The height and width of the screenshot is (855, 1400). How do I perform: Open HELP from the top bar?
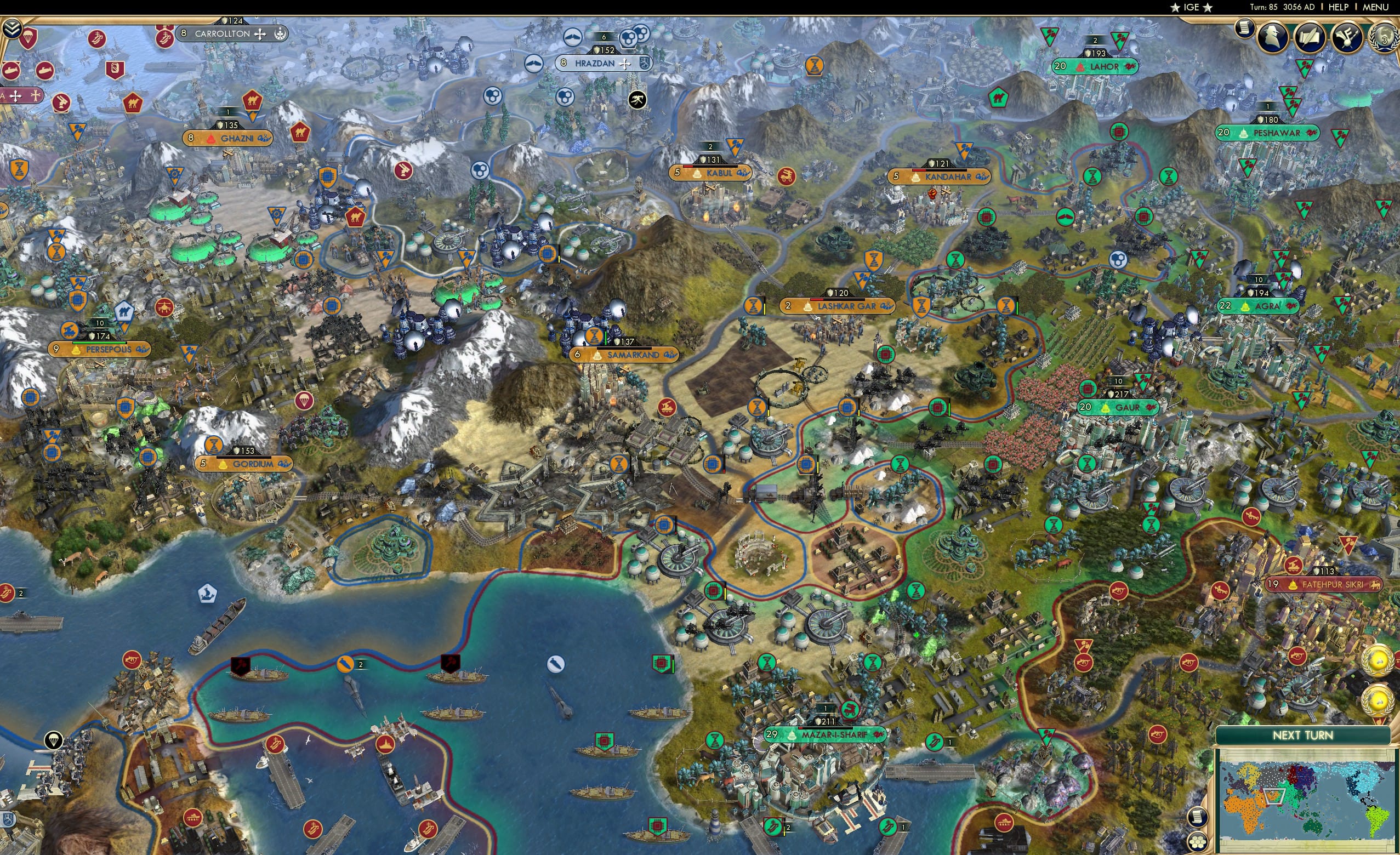pos(1339,7)
